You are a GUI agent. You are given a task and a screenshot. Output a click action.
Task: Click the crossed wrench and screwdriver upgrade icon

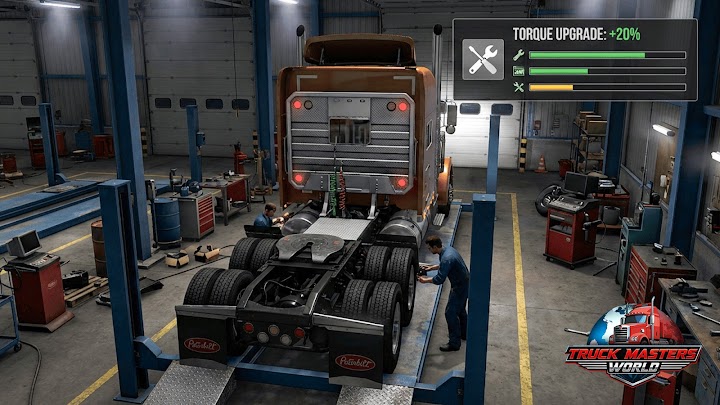point(483,59)
